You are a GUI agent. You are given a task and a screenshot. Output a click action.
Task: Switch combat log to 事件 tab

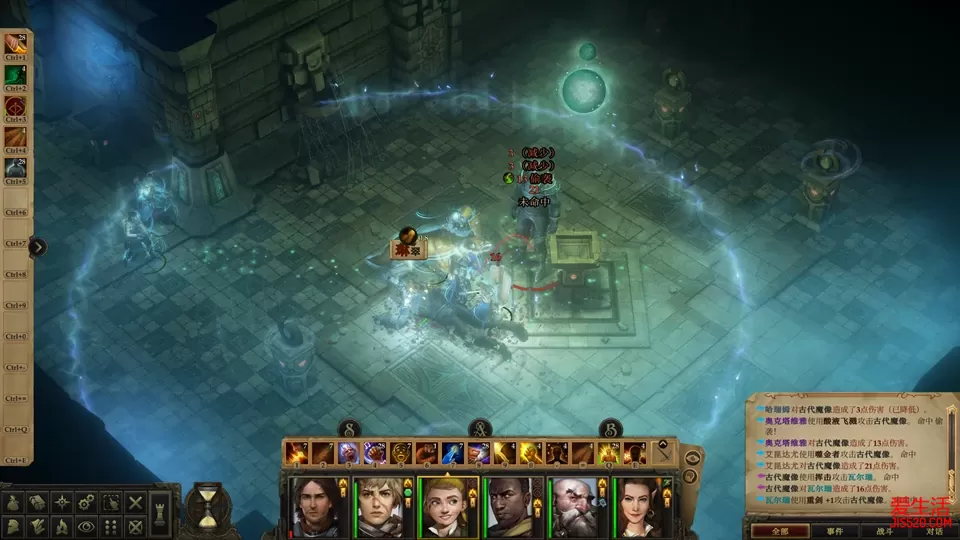[835, 531]
